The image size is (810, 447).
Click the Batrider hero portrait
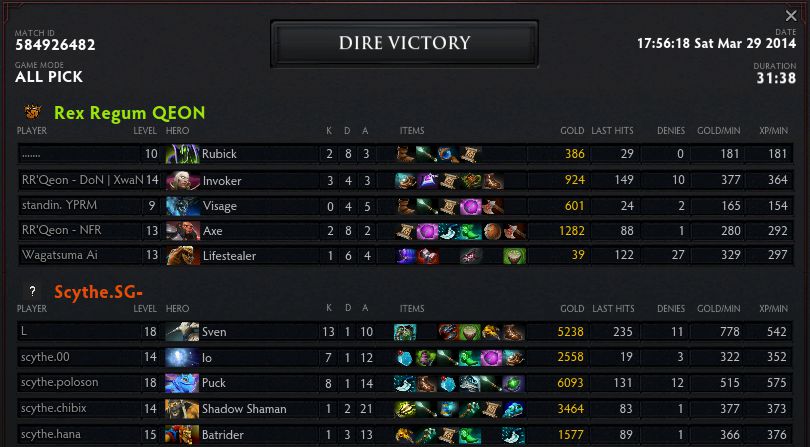(x=182, y=434)
